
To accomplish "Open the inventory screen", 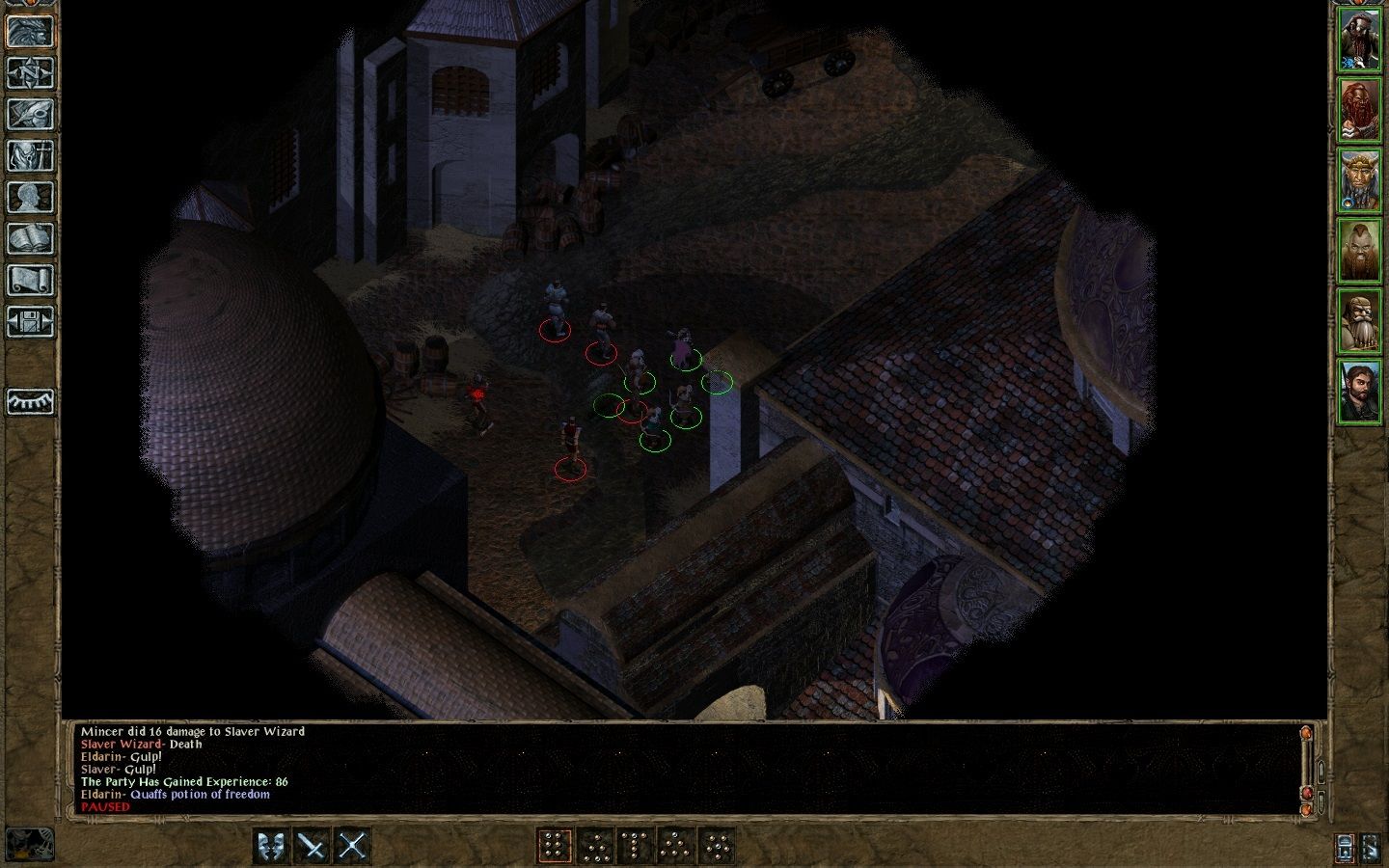I will point(30,155).
